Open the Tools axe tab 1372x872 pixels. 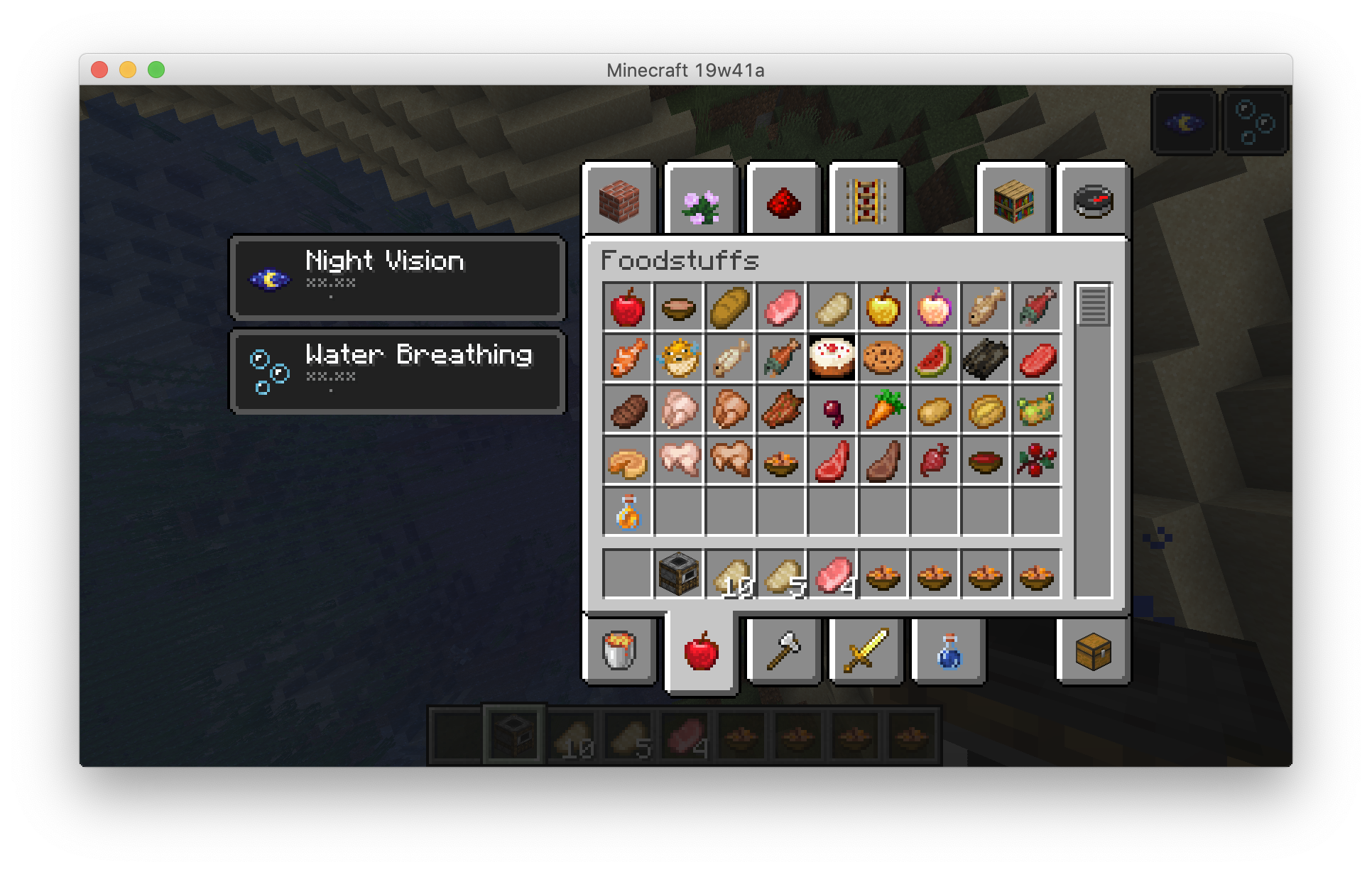tap(783, 650)
